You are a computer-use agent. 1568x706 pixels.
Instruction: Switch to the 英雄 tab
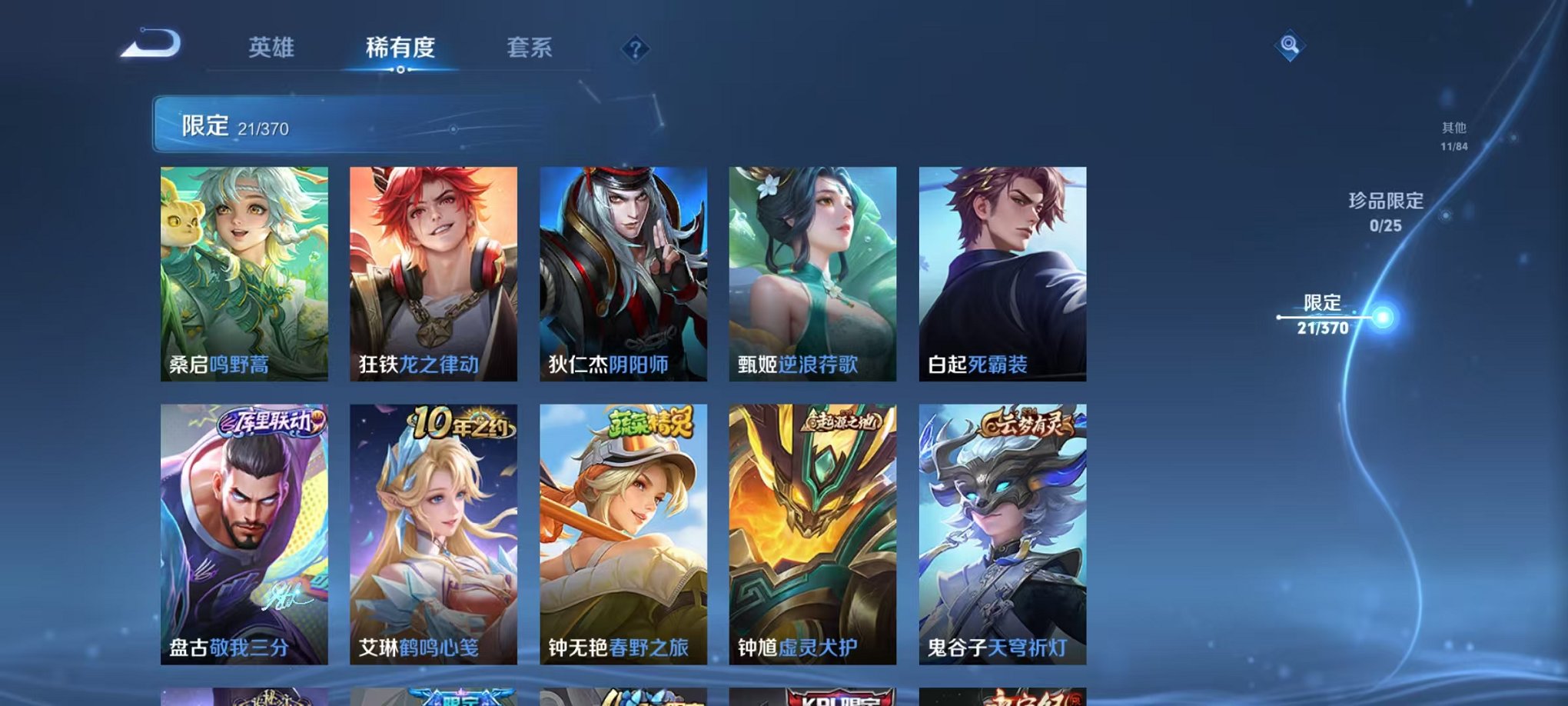click(x=271, y=48)
